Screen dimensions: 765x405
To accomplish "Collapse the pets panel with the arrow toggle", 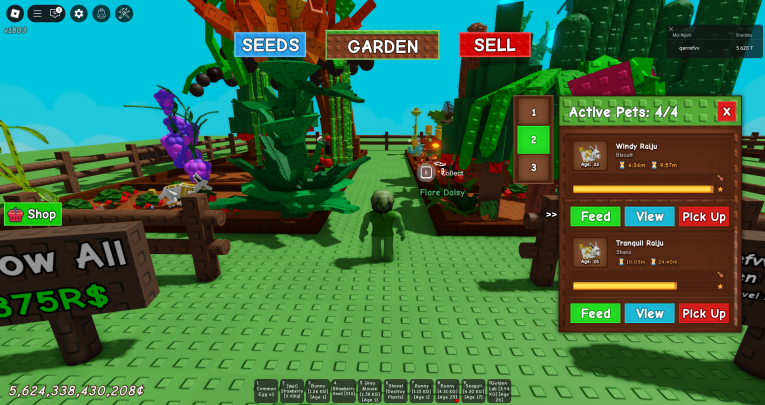I will tap(551, 214).
